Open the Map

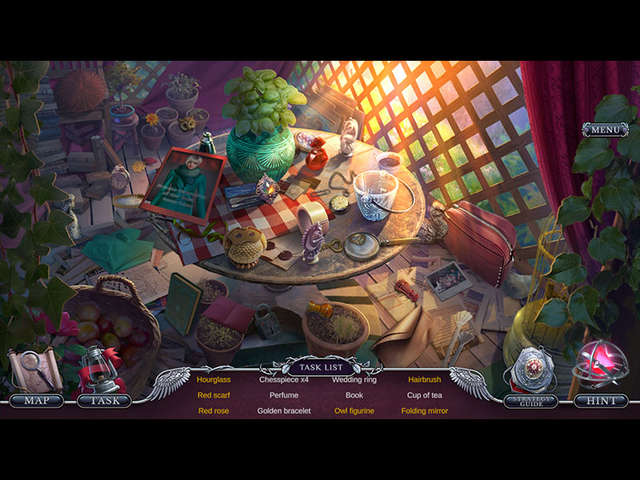tap(36, 401)
